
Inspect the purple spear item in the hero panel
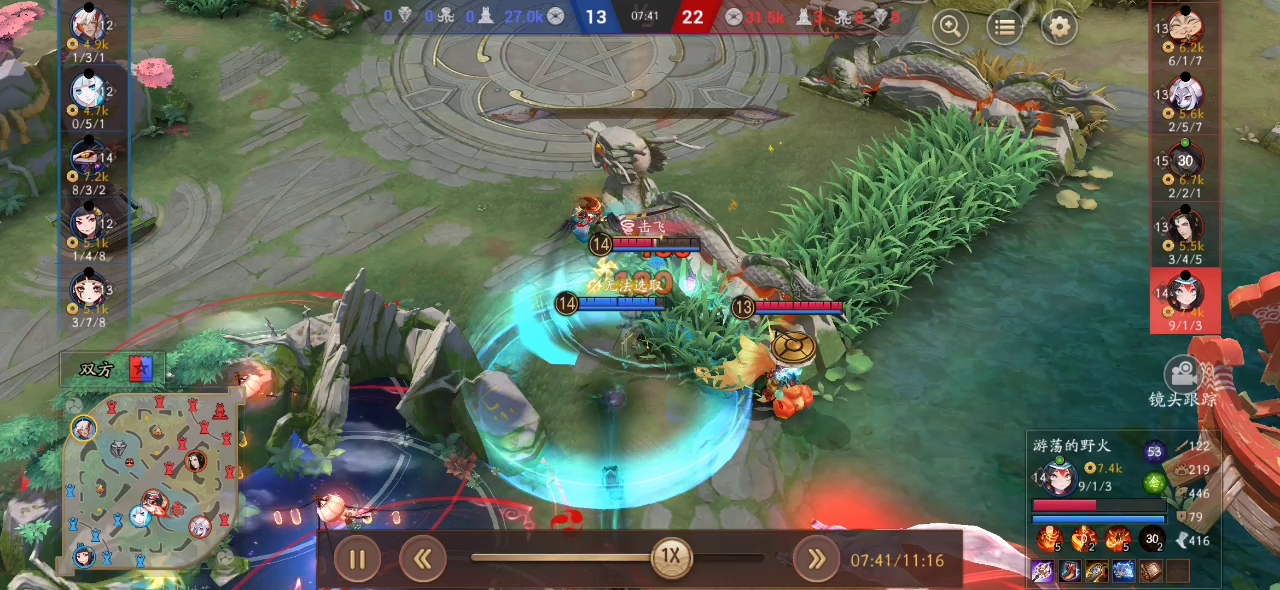(x=1042, y=571)
